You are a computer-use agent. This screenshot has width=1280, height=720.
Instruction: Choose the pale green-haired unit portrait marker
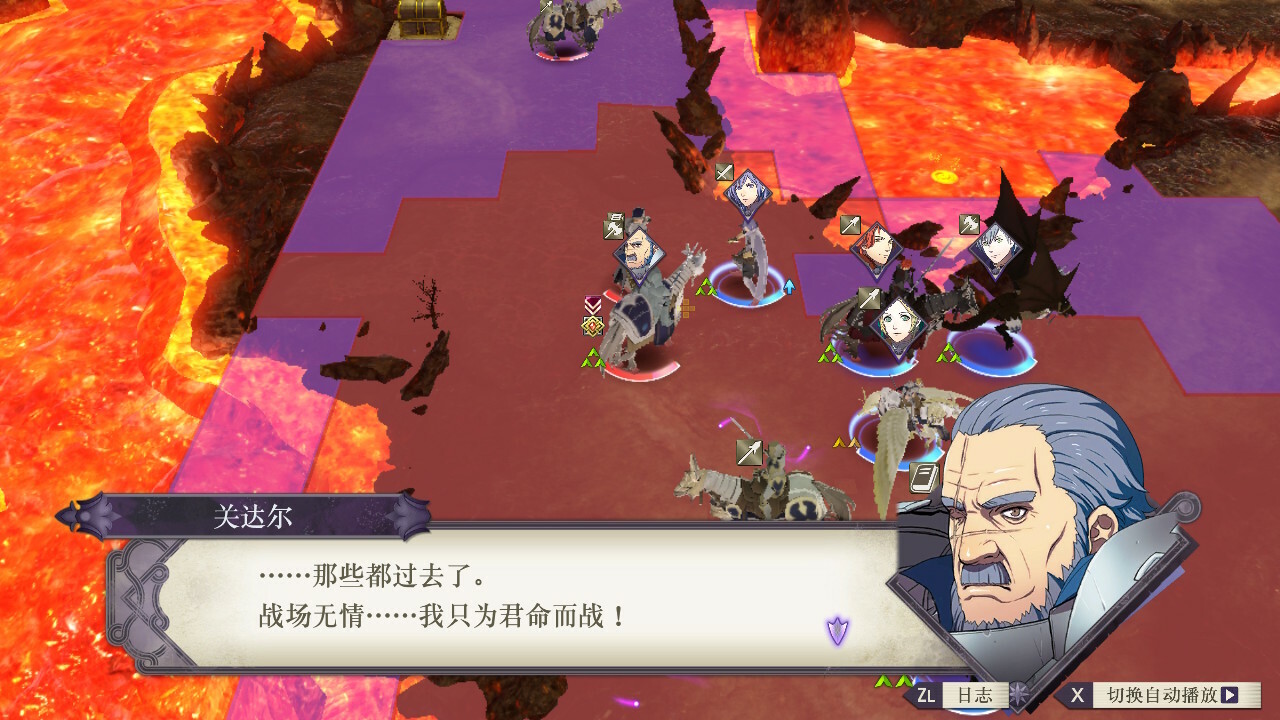coord(896,327)
